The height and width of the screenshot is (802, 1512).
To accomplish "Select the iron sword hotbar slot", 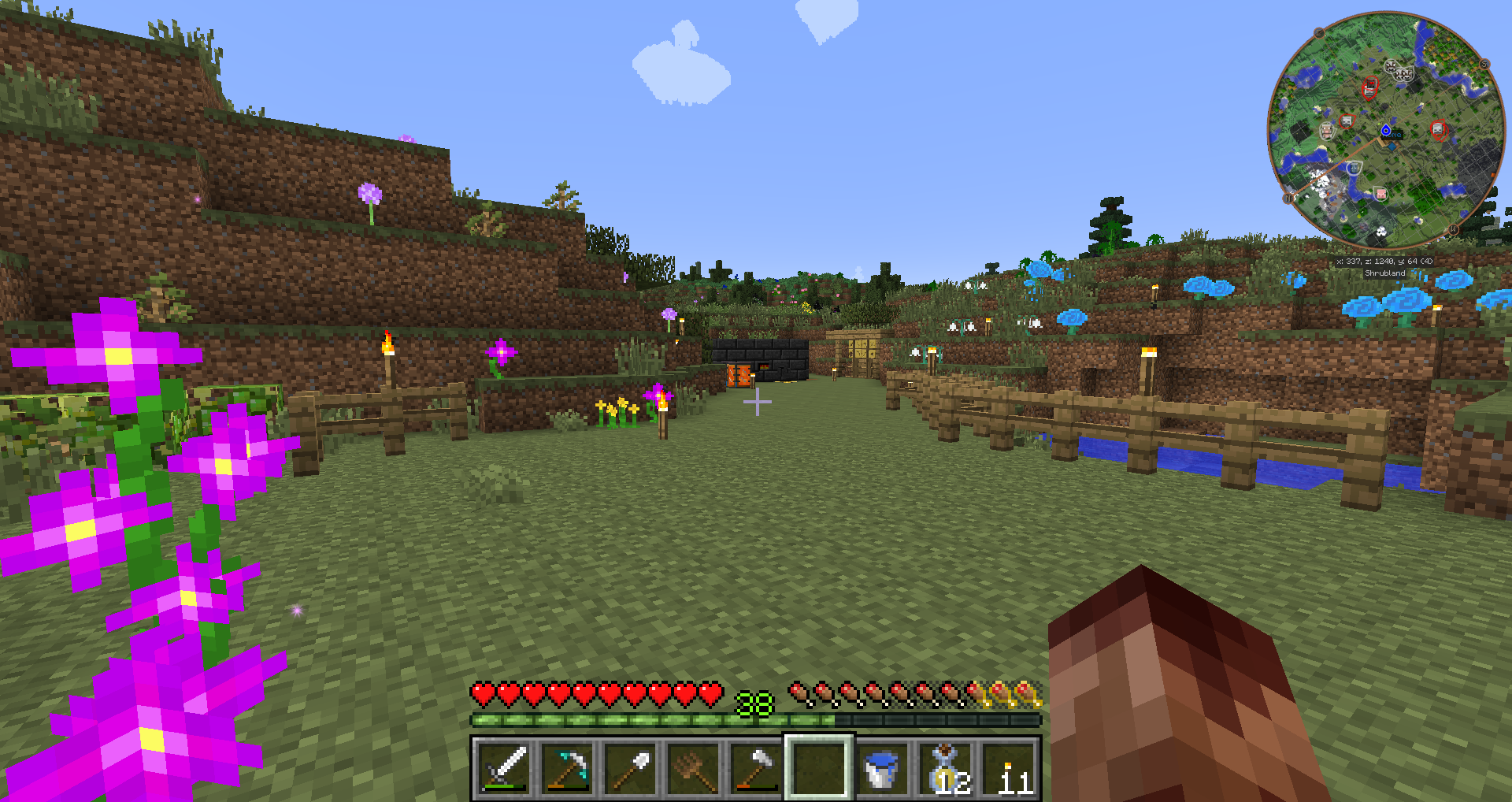I will [x=504, y=767].
